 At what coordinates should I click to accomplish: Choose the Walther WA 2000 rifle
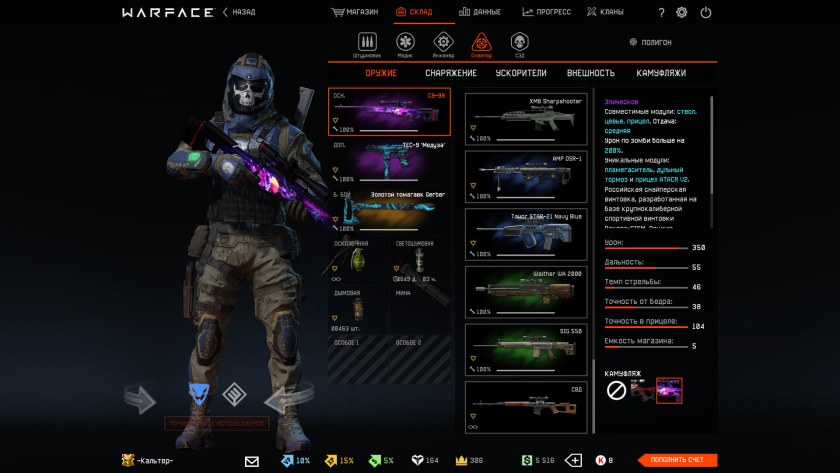[x=525, y=290]
